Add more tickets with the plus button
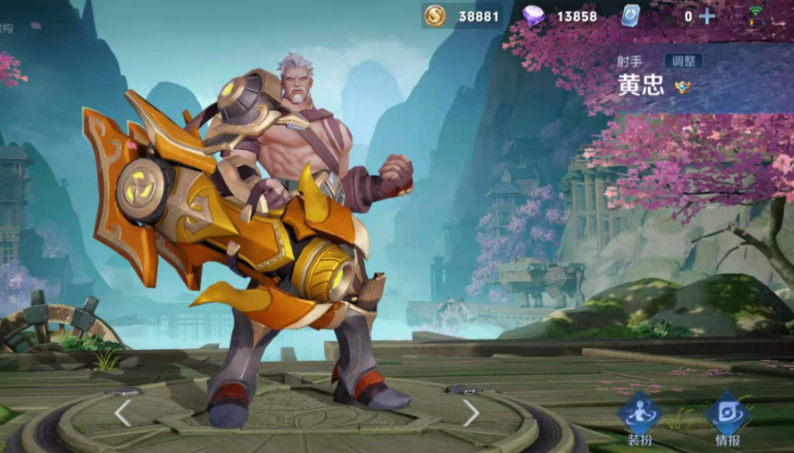794x453 pixels. point(707,16)
